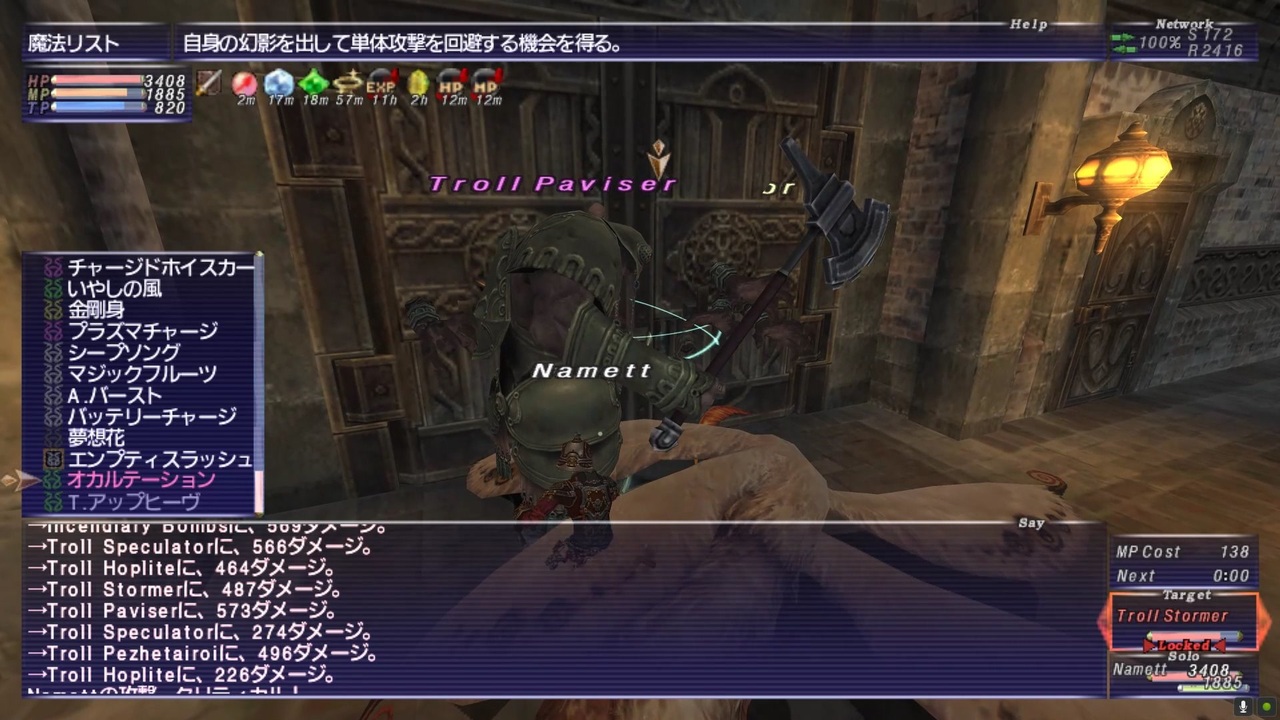The height and width of the screenshot is (720, 1280).
Task: Expand the Target window header
Action: 1189,595
